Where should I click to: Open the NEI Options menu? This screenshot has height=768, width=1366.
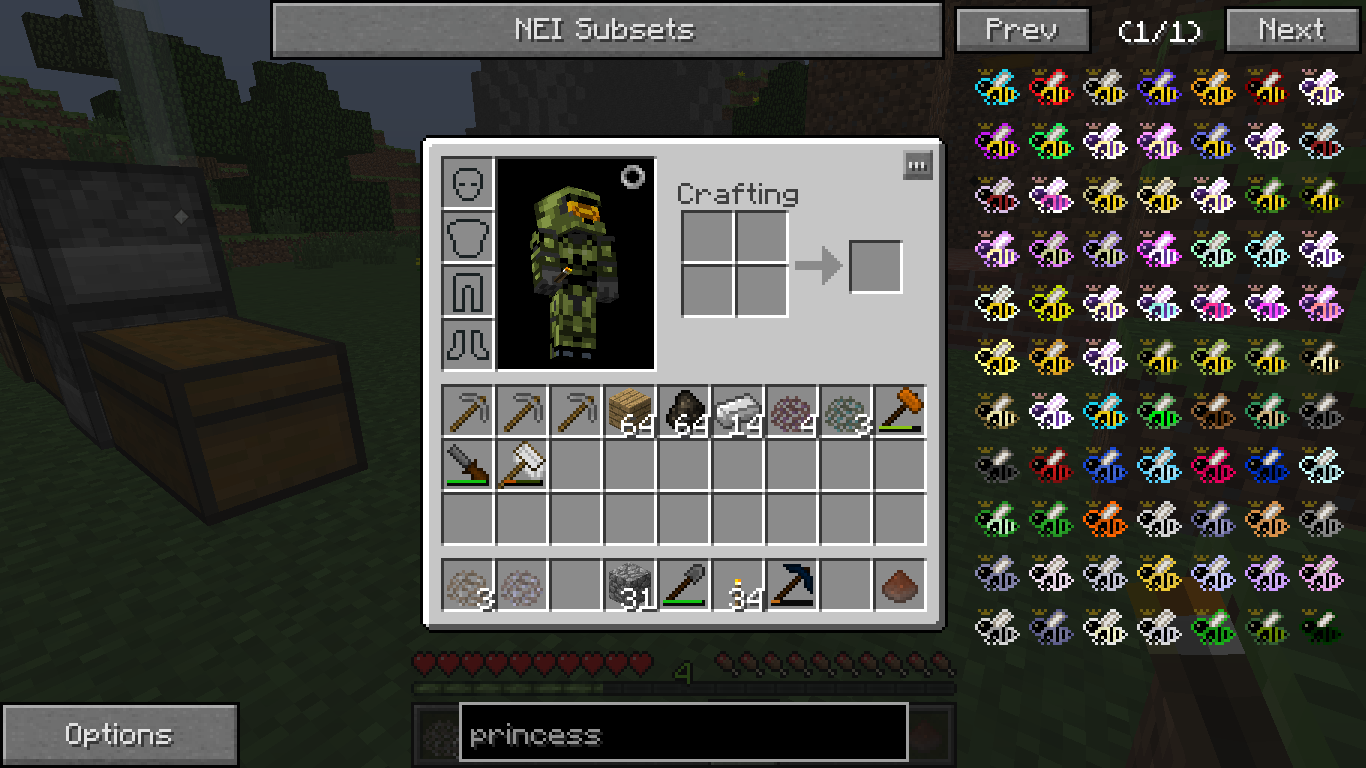[119, 735]
